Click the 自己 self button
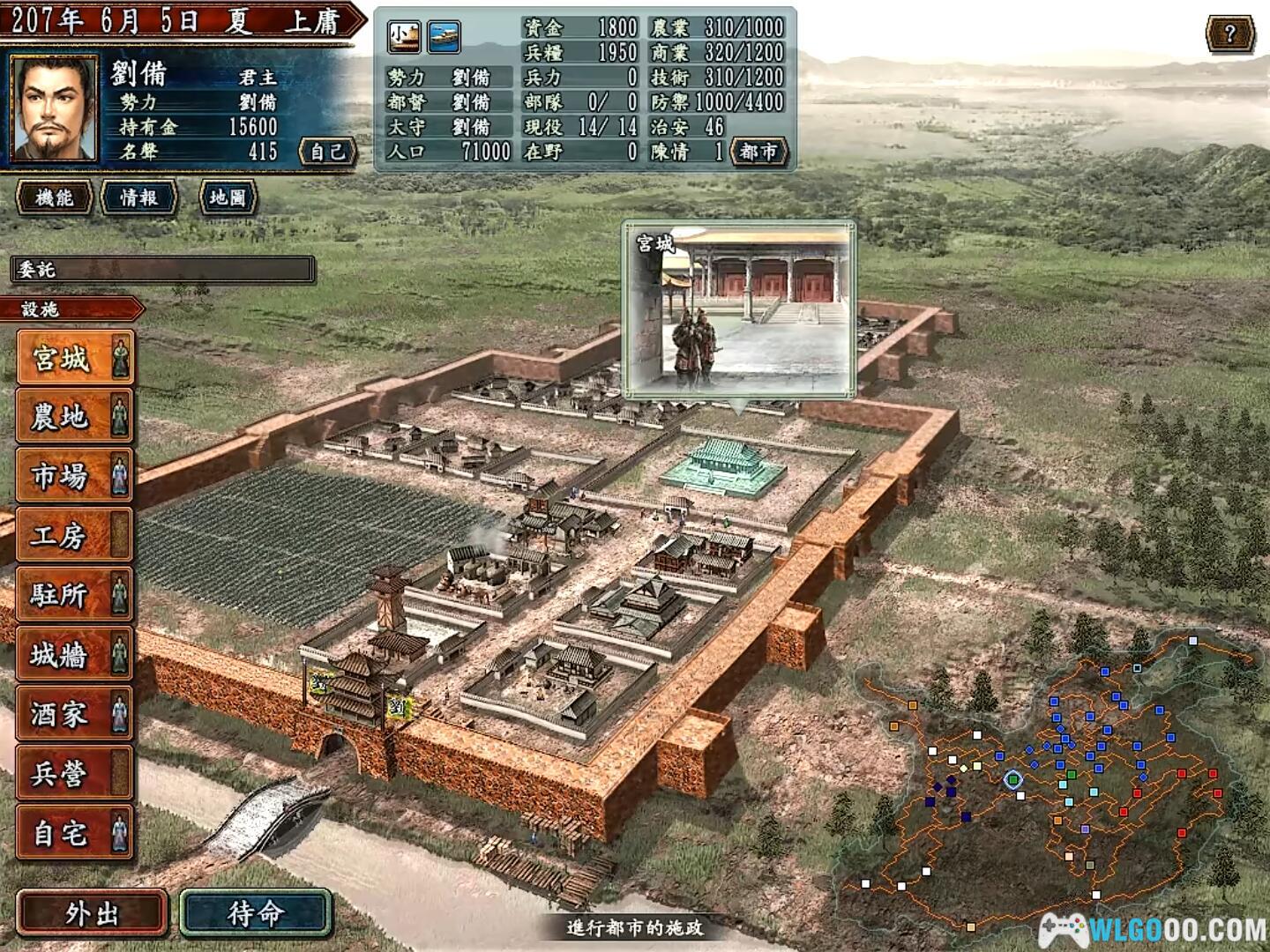The width and height of the screenshot is (1270, 952). click(328, 152)
